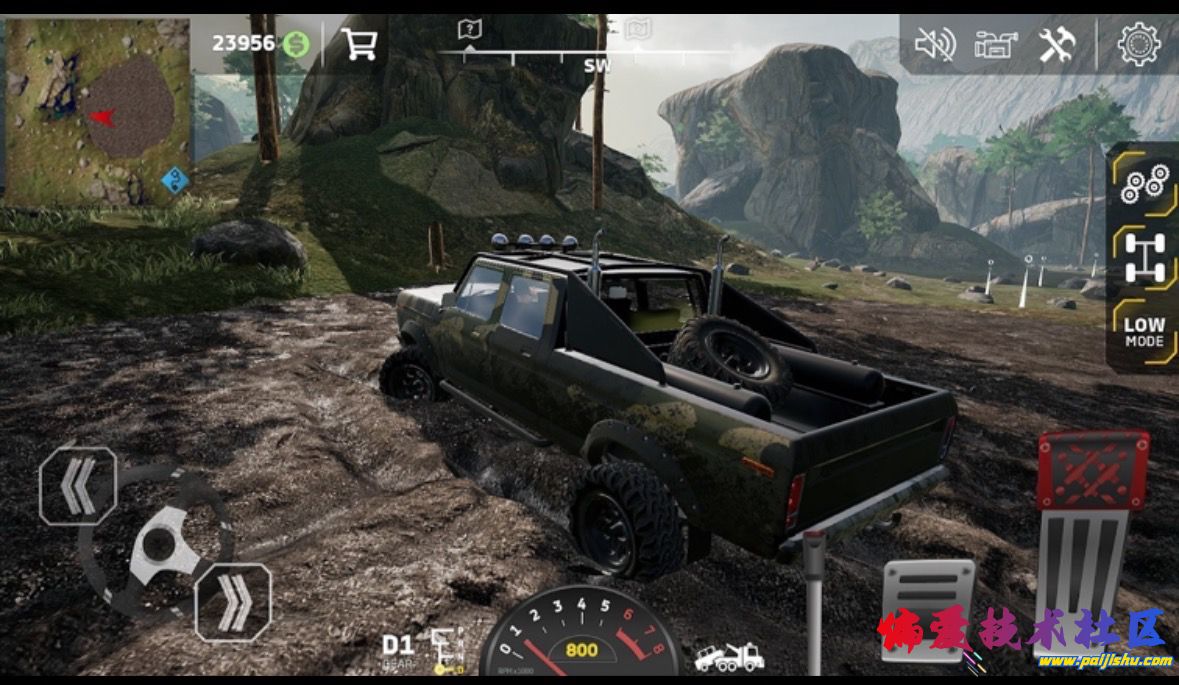This screenshot has width=1179, height=685.
Task: Steer left with the left arrow button
Action: pyautogui.click(x=78, y=486)
